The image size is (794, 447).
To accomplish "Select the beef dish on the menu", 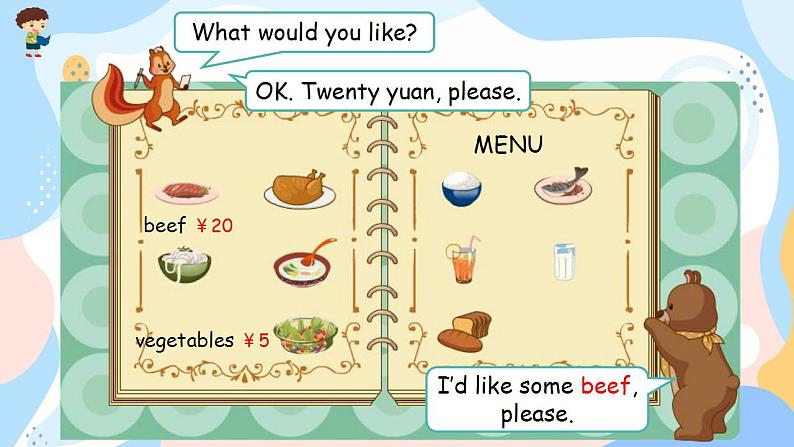I will point(181,190).
